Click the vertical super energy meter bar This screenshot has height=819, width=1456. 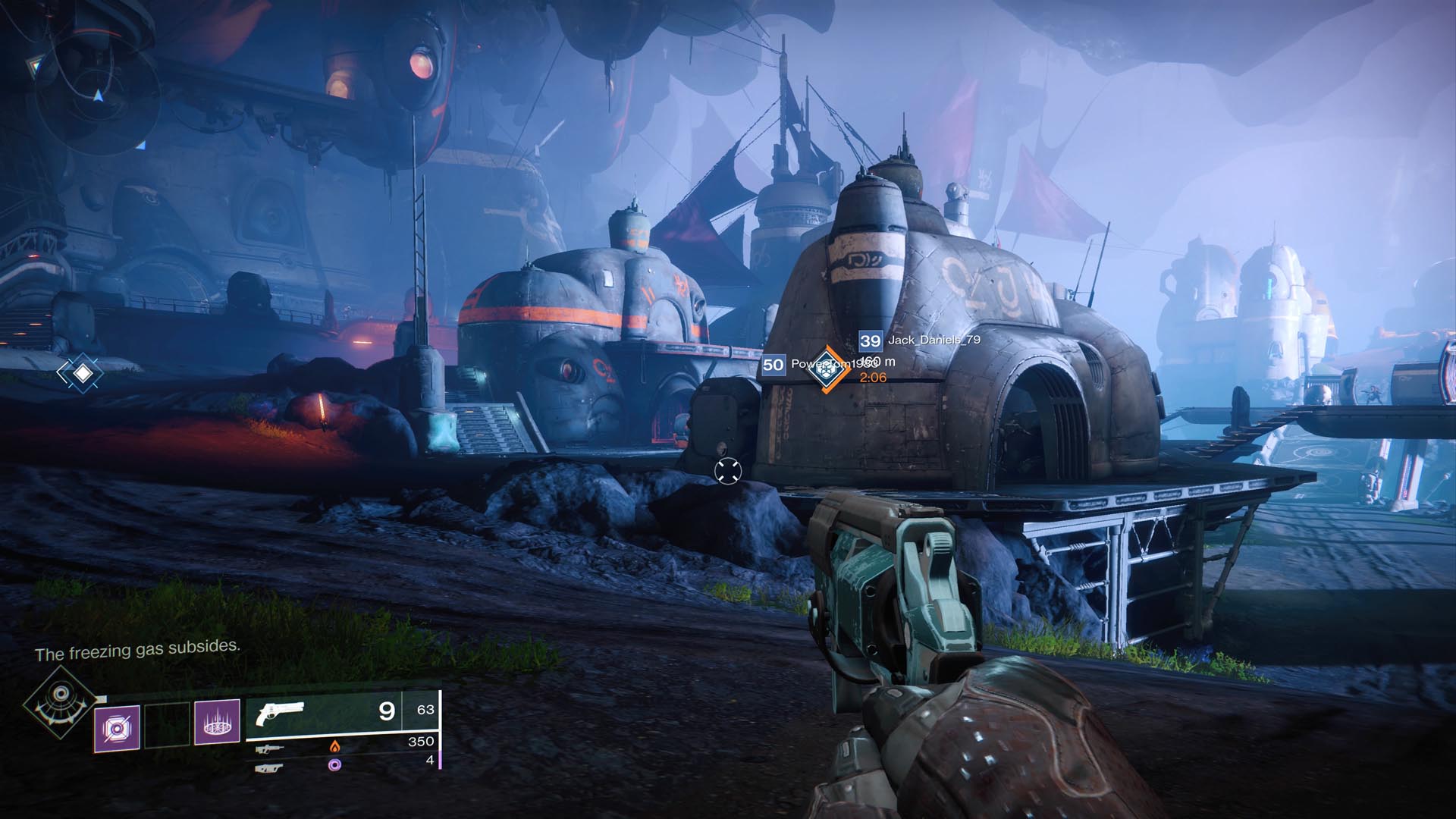pos(440,728)
